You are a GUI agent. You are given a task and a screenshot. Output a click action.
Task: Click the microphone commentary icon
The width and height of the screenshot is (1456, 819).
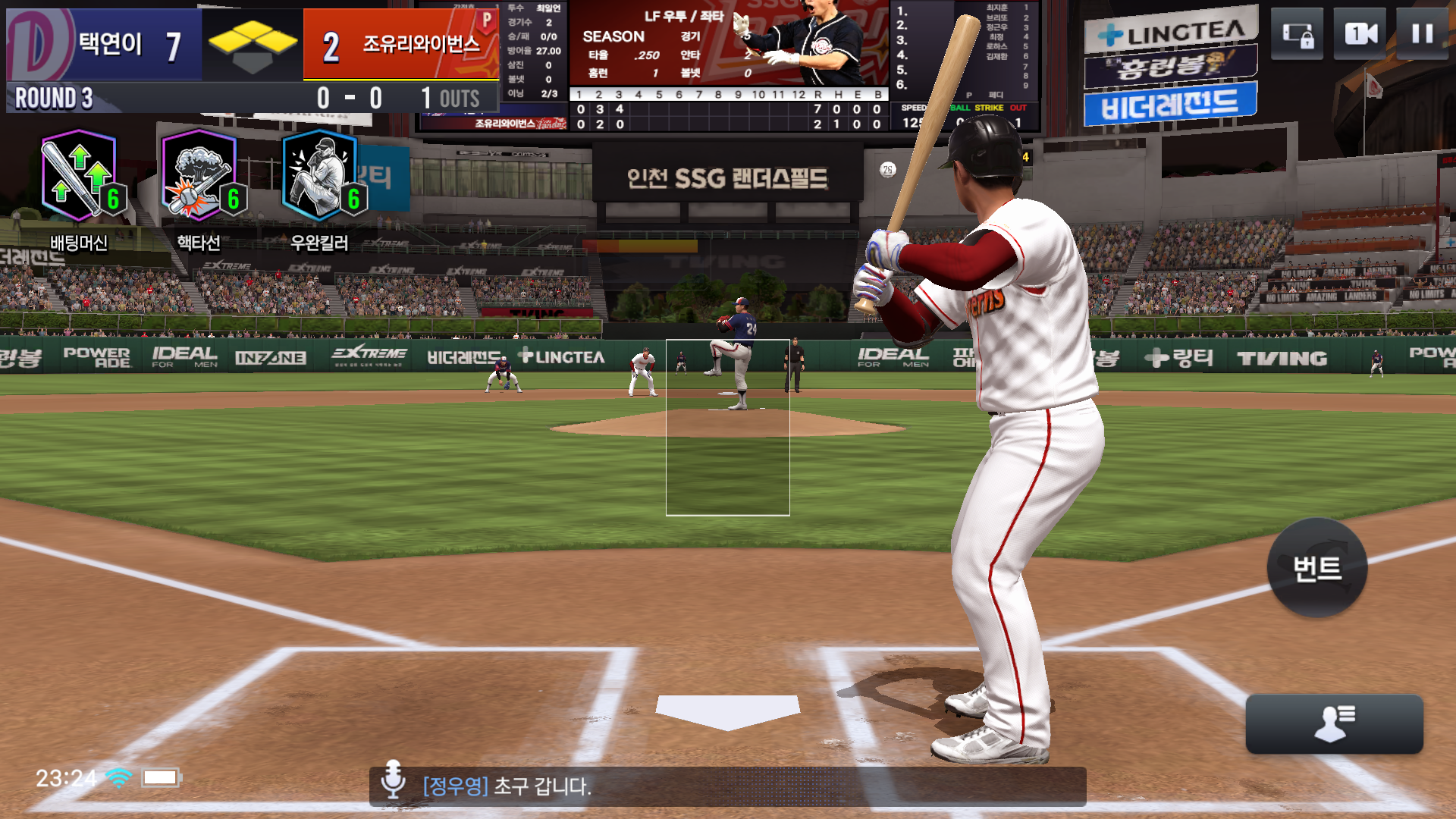coord(393,780)
